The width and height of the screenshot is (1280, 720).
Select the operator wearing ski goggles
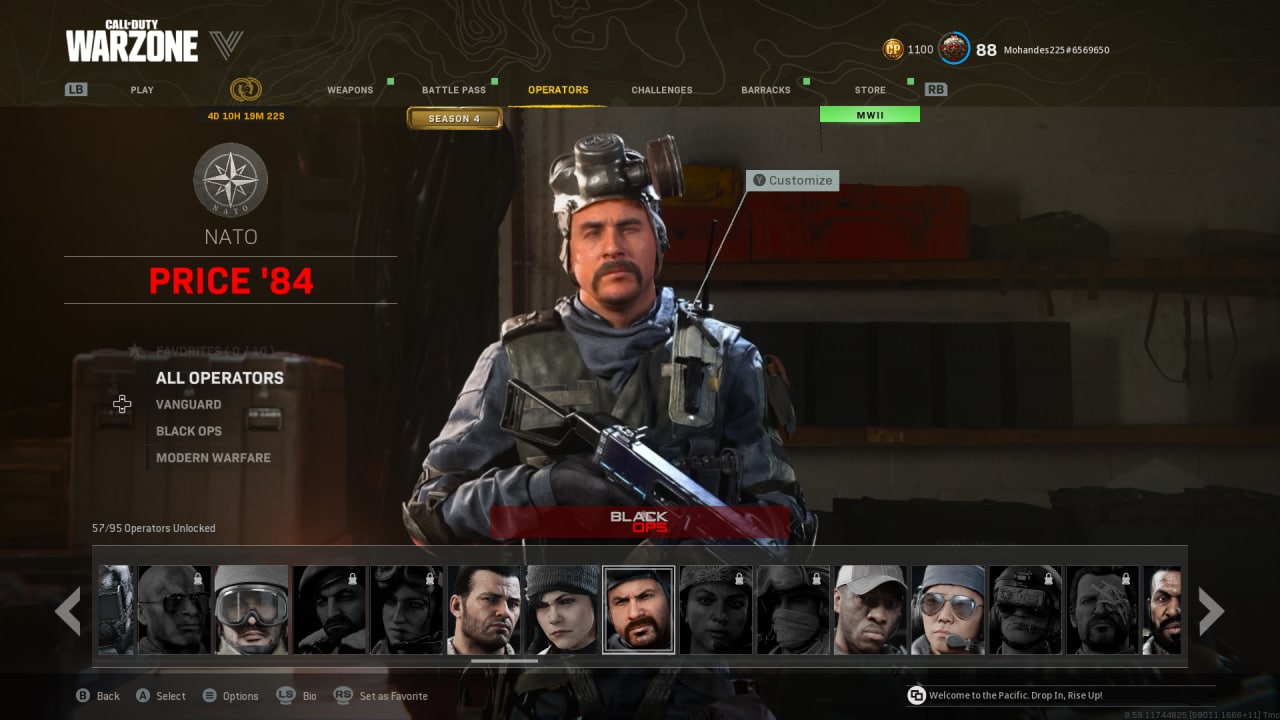point(251,610)
